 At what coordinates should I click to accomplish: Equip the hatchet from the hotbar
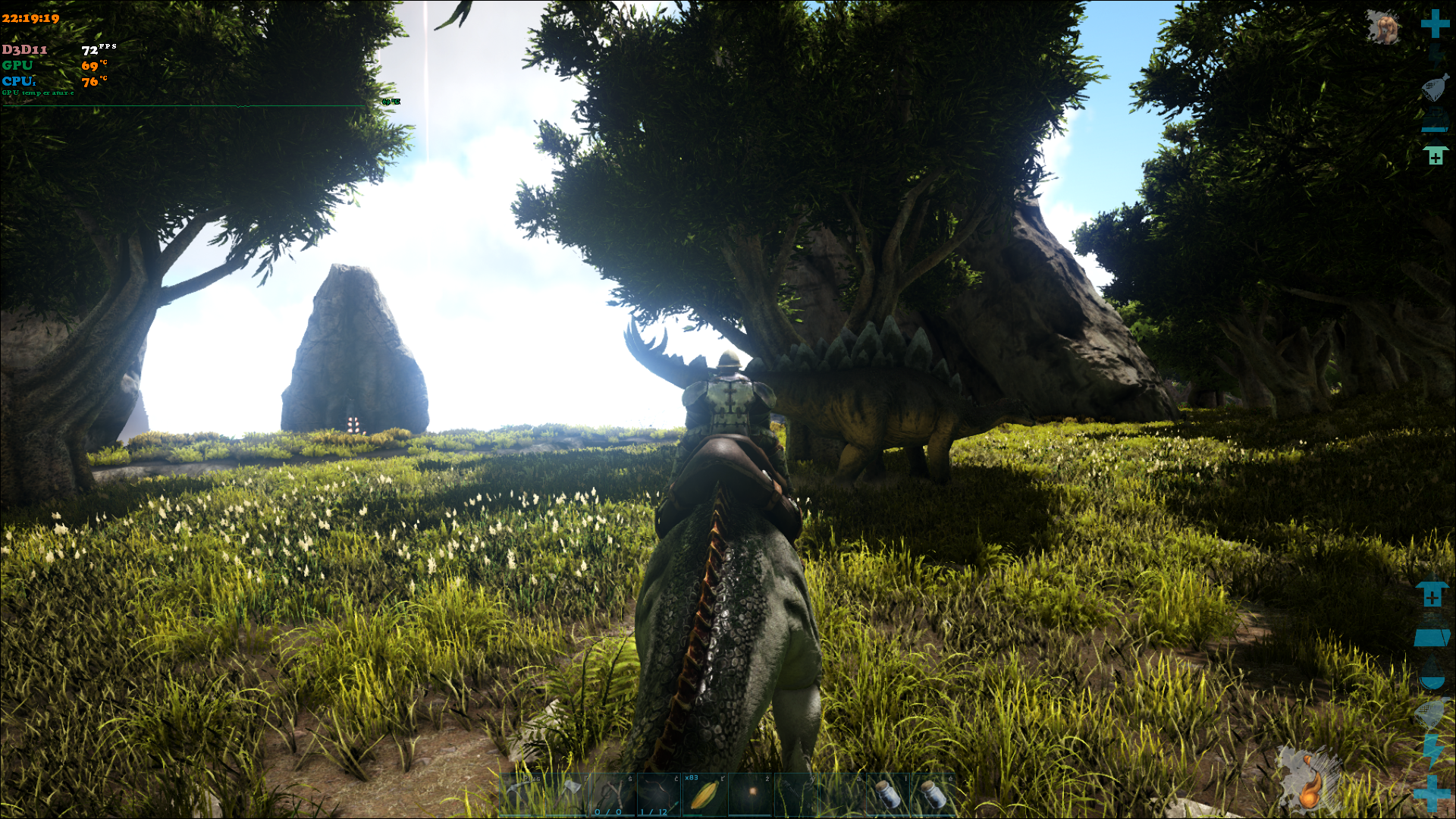tap(569, 795)
